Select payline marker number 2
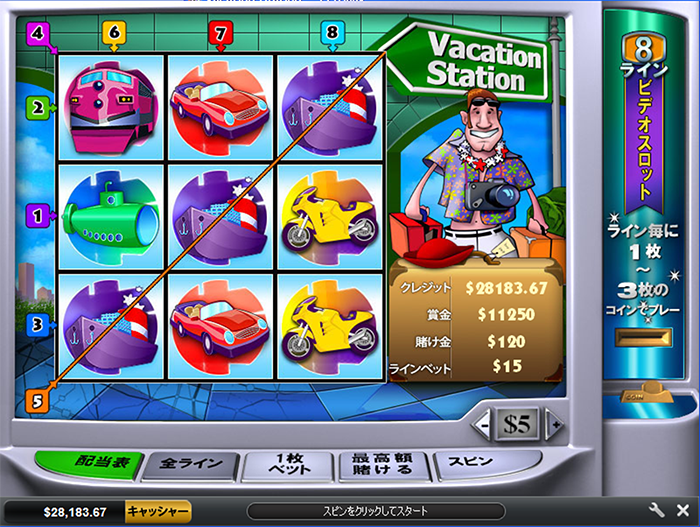 tap(39, 106)
